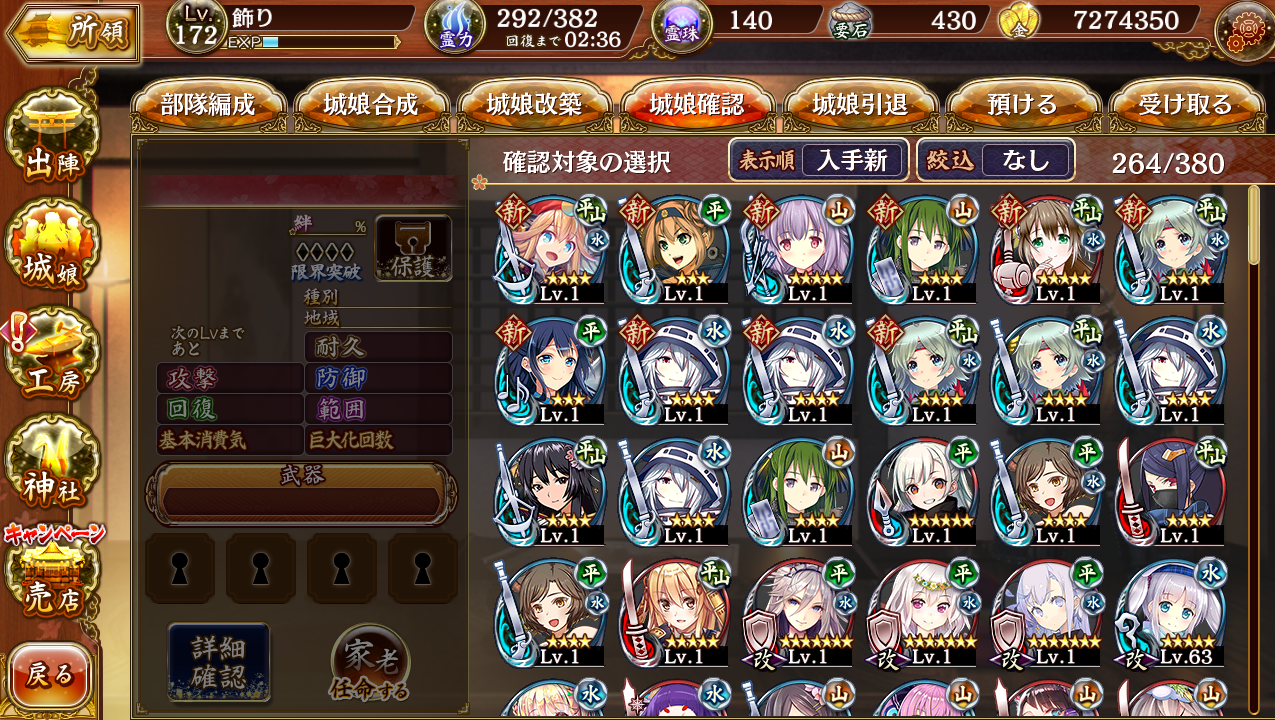Switch to the 預ける tab
The width and height of the screenshot is (1275, 720).
(x=1022, y=105)
